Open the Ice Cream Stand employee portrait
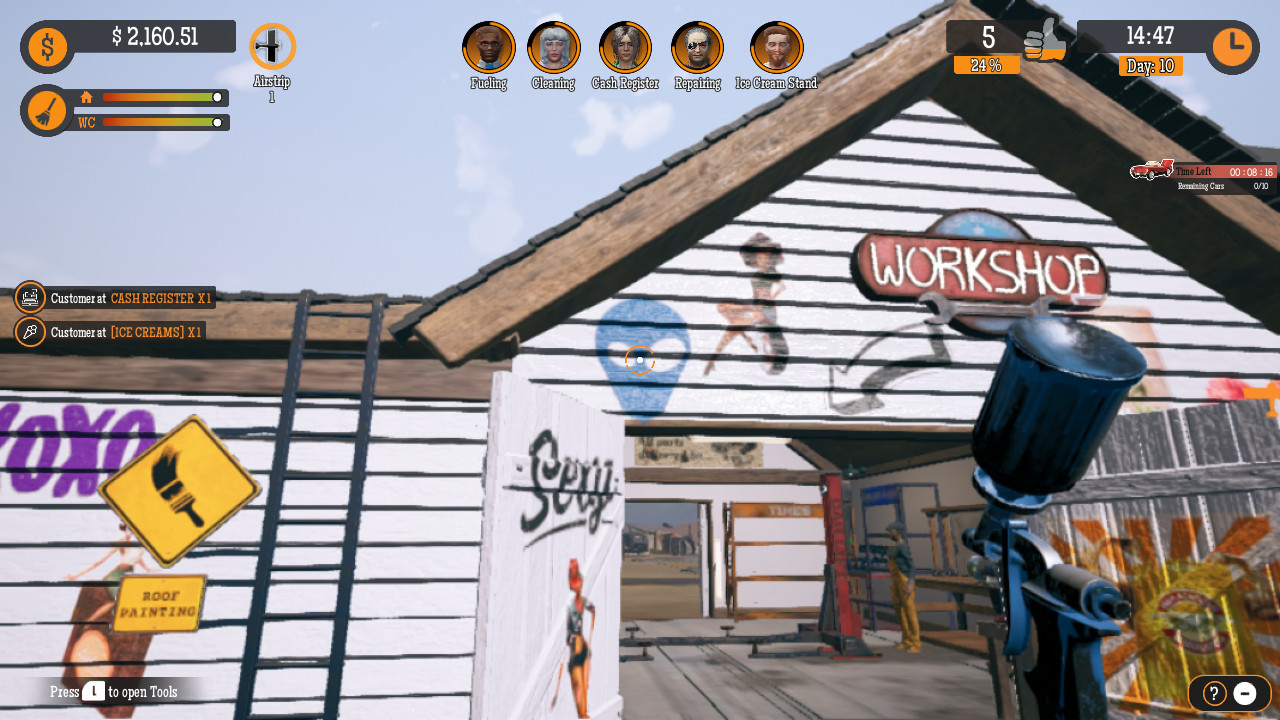 [774, 46]
